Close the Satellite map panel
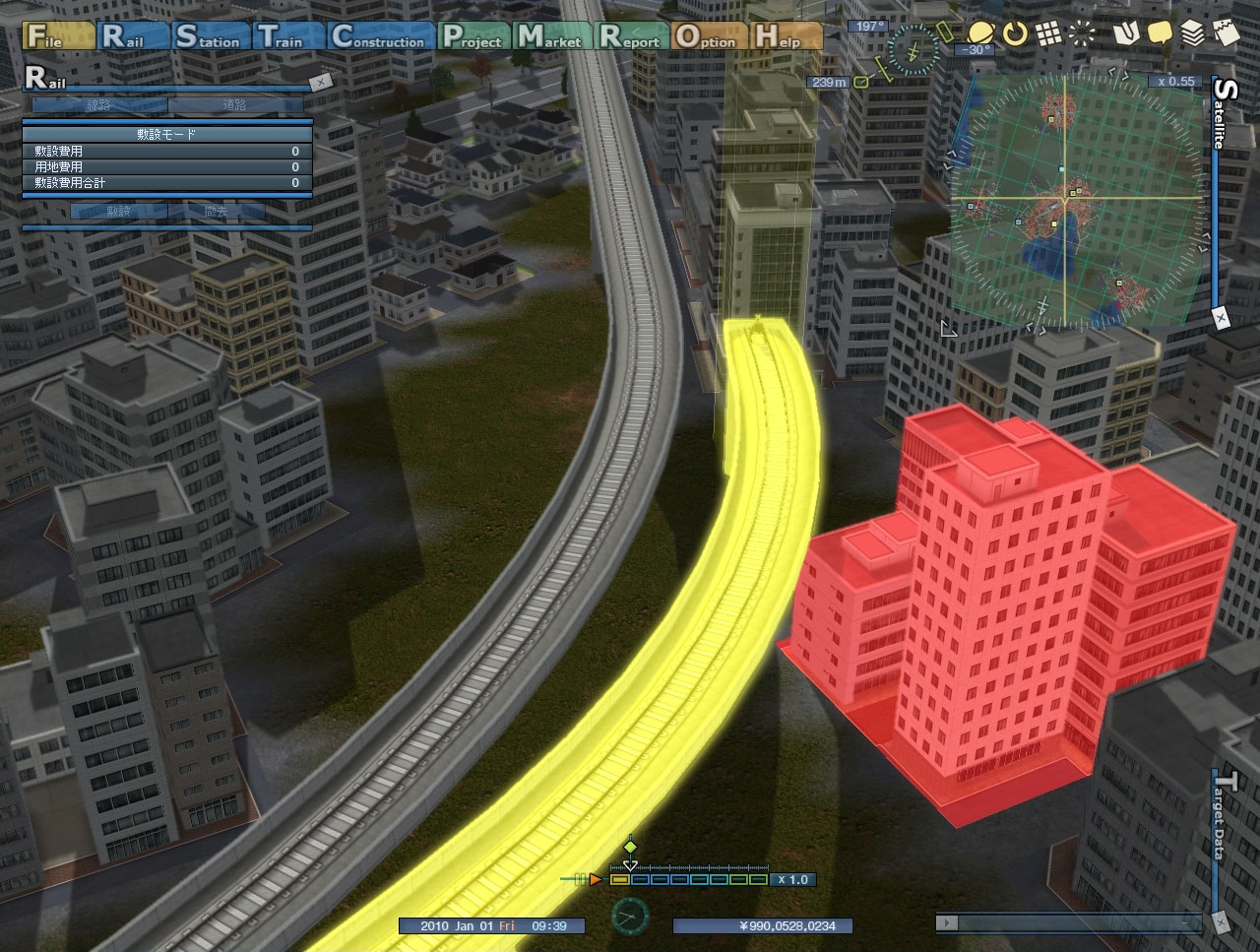1260x952 pixels. click(1221, 318)
